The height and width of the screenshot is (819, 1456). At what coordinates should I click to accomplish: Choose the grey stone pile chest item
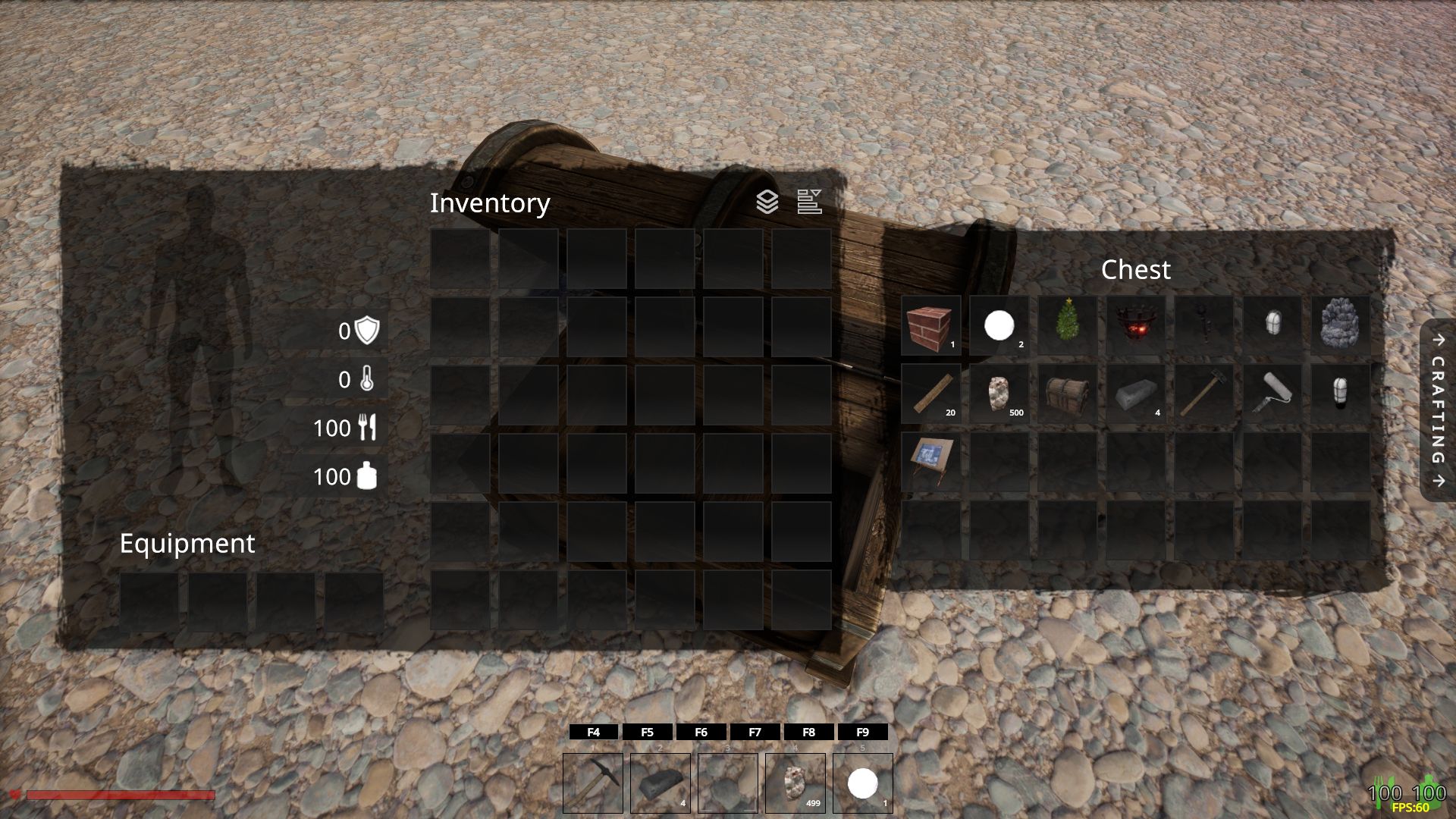point(1340,326)
